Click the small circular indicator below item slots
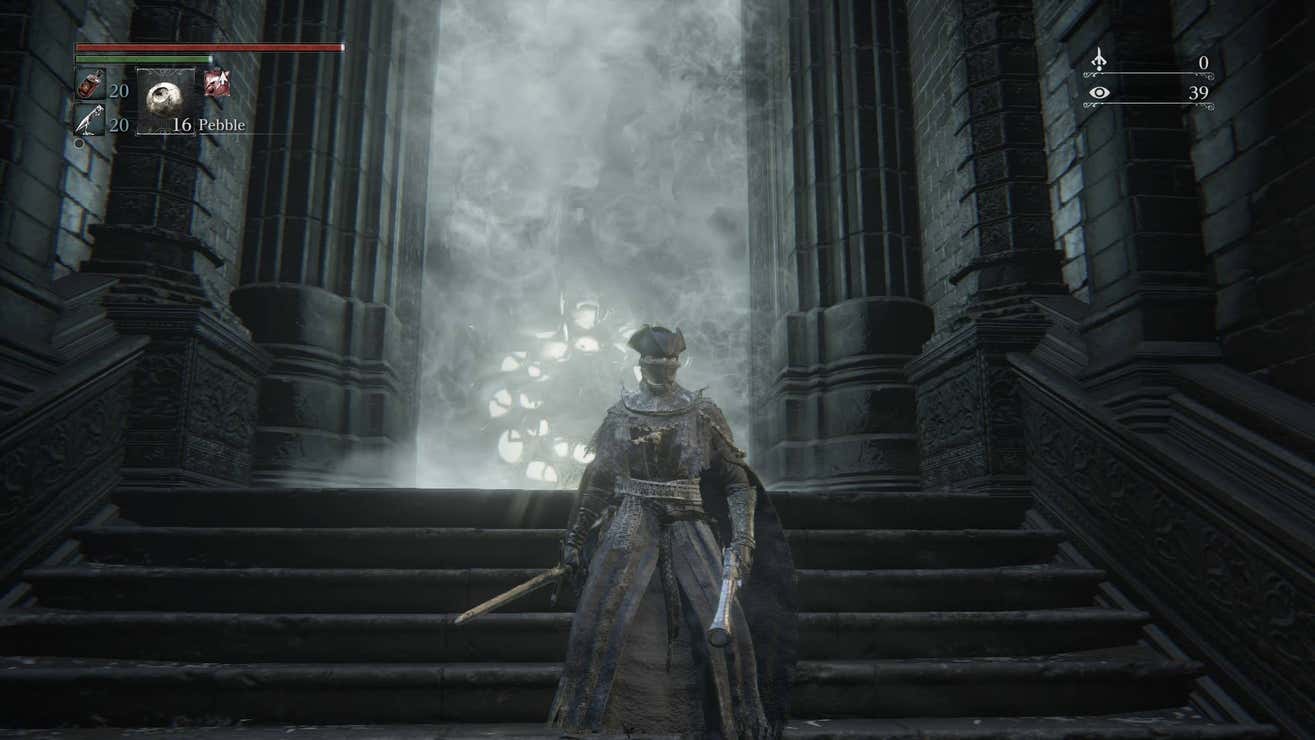 (79, 143)
